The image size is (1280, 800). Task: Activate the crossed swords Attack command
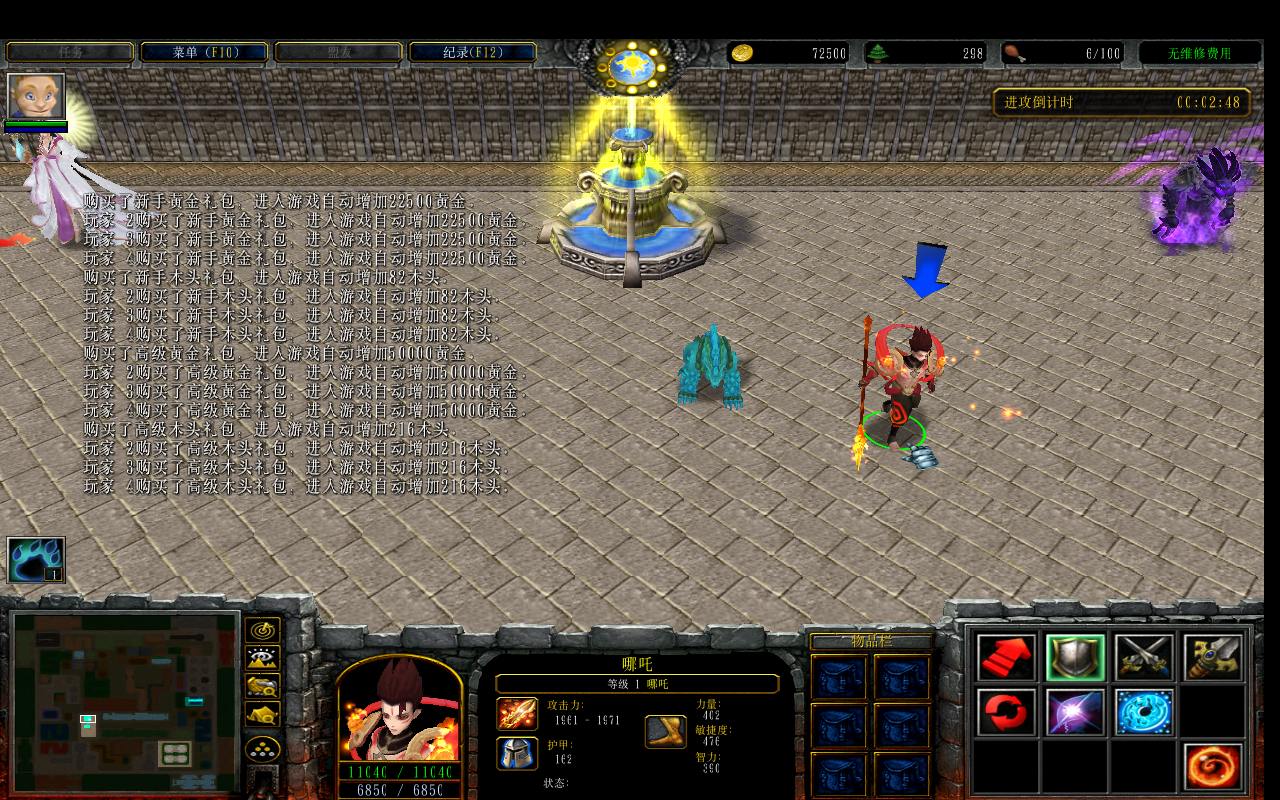(1144, 657)
